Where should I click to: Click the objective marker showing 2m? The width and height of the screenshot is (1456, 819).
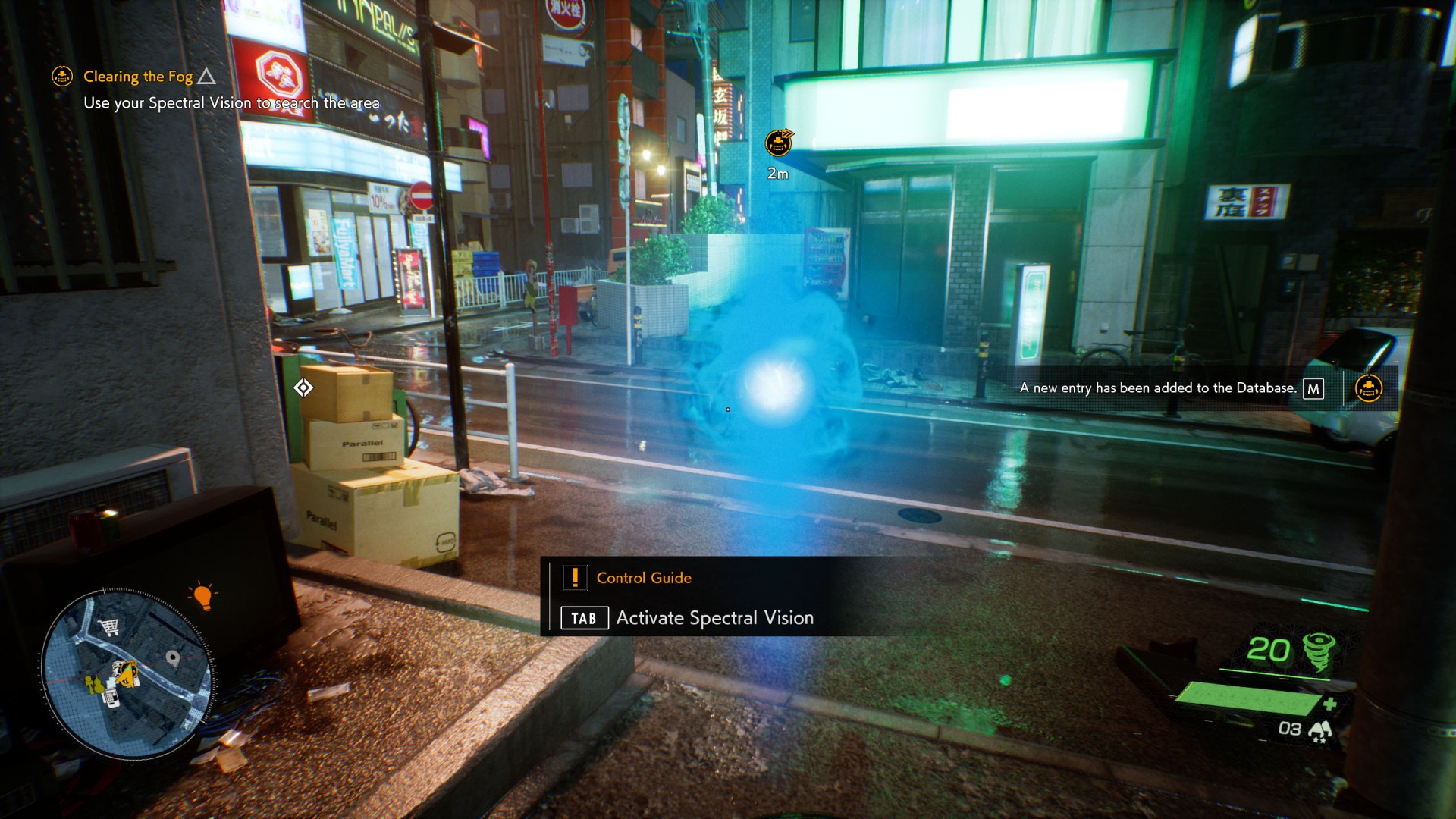click(778, 143)
